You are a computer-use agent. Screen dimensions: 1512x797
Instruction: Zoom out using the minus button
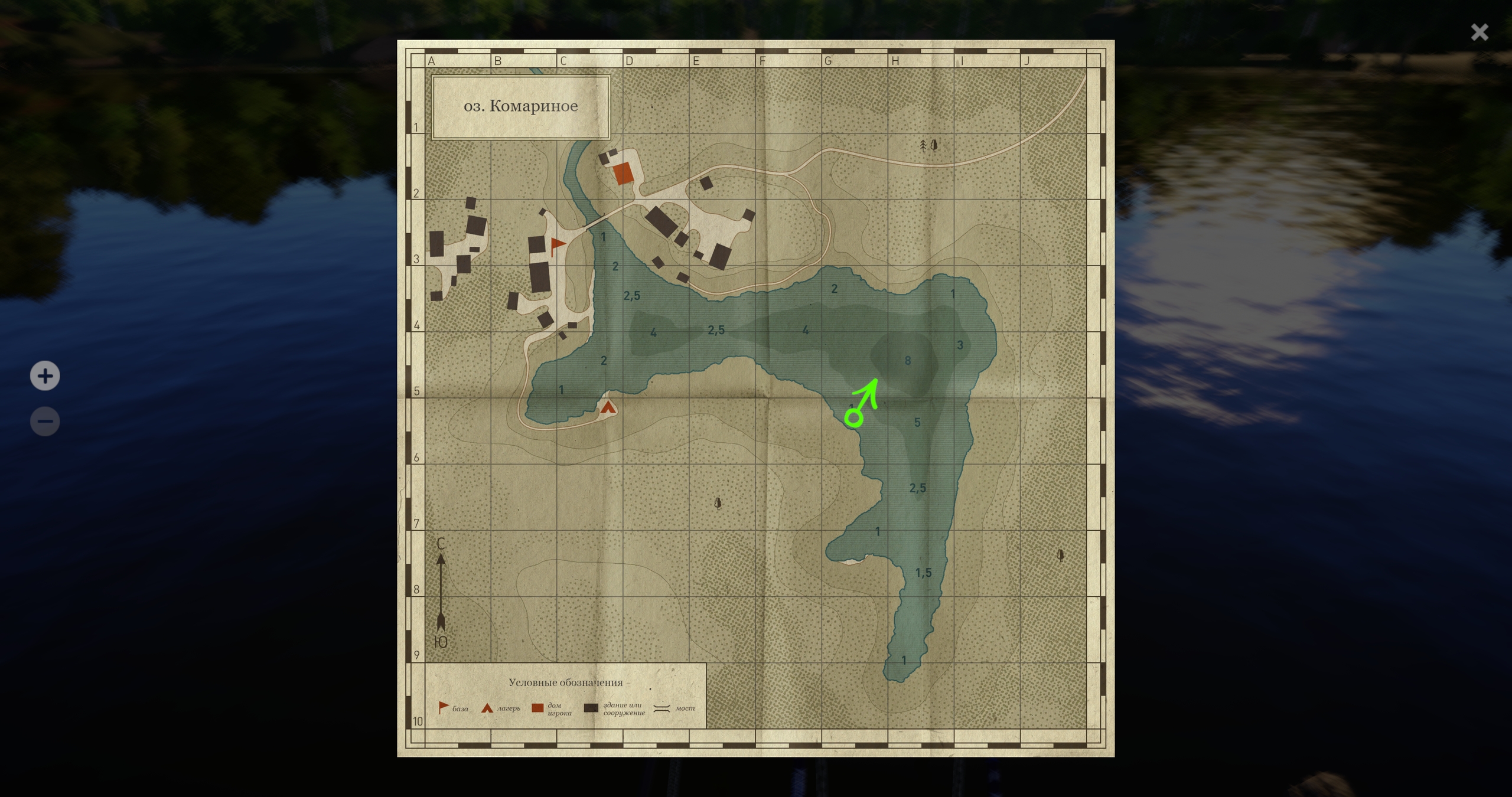(45, 422)
